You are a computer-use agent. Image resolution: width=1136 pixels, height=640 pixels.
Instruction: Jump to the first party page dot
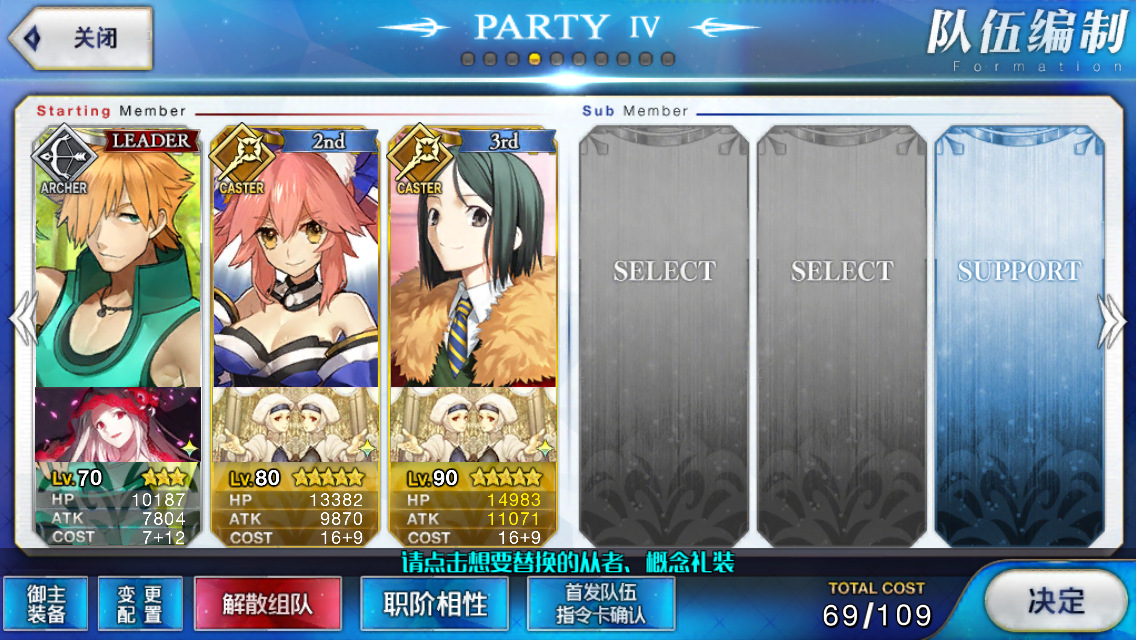[467, 59]
